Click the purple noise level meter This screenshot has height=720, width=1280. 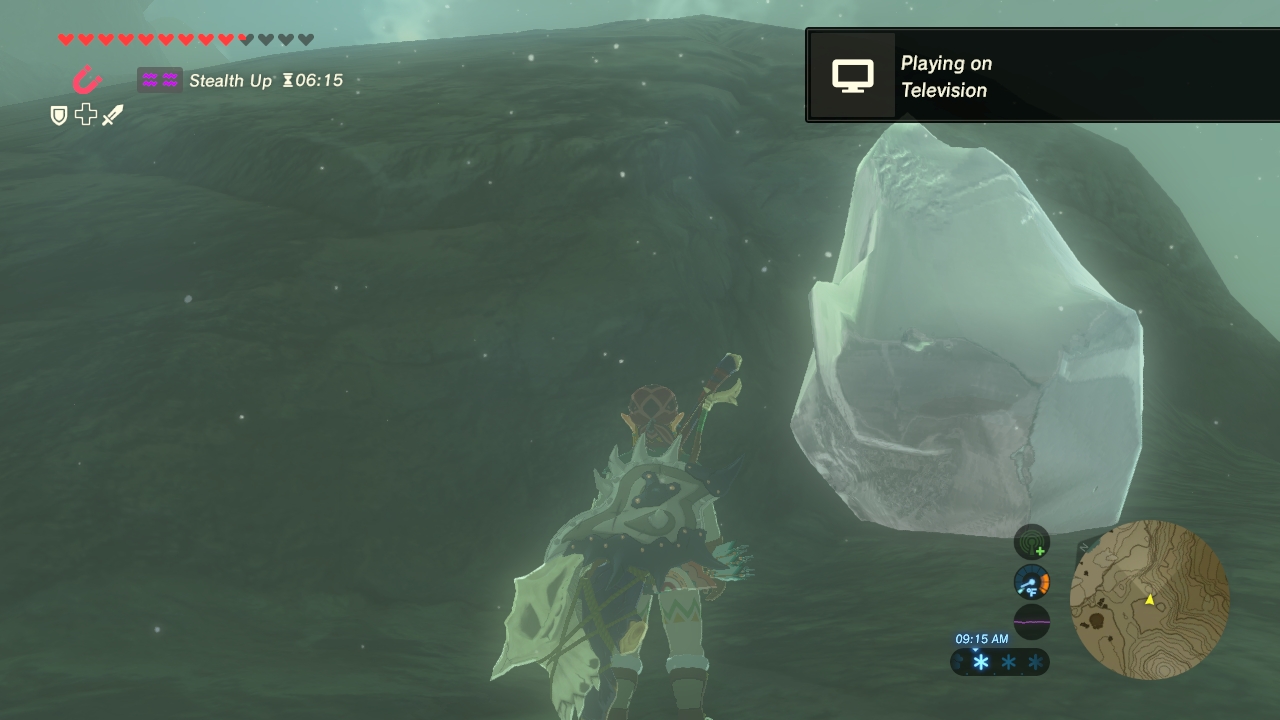(x=1031, y=621)
